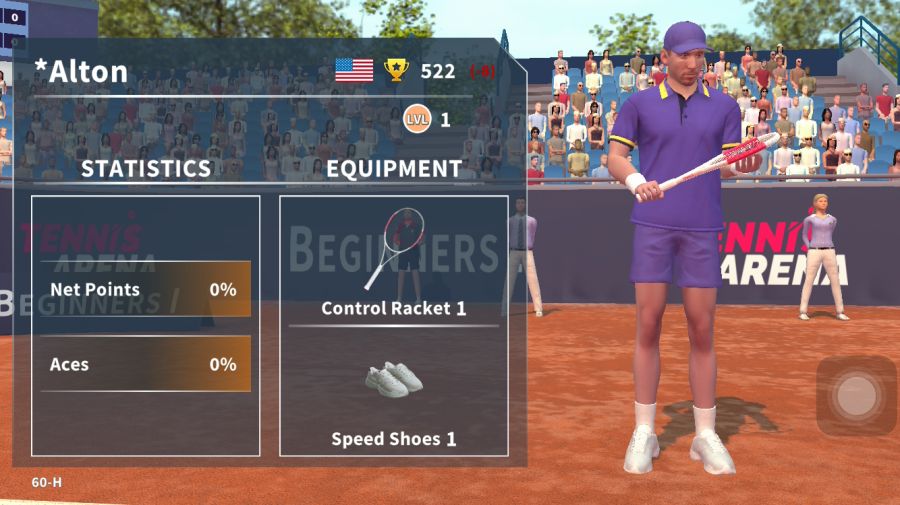
Task: Select the Control Racket 1 equipment slot
Action: (394, 262)
